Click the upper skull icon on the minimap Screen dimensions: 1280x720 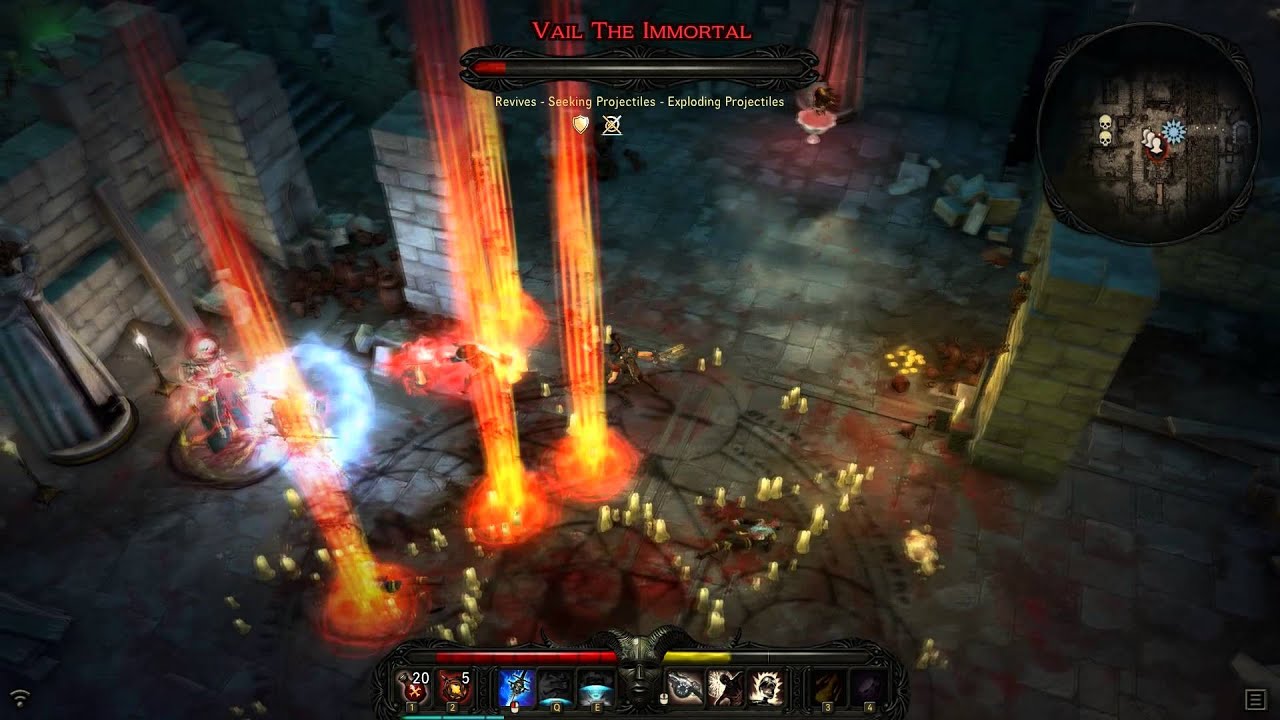pos(1105,121)
